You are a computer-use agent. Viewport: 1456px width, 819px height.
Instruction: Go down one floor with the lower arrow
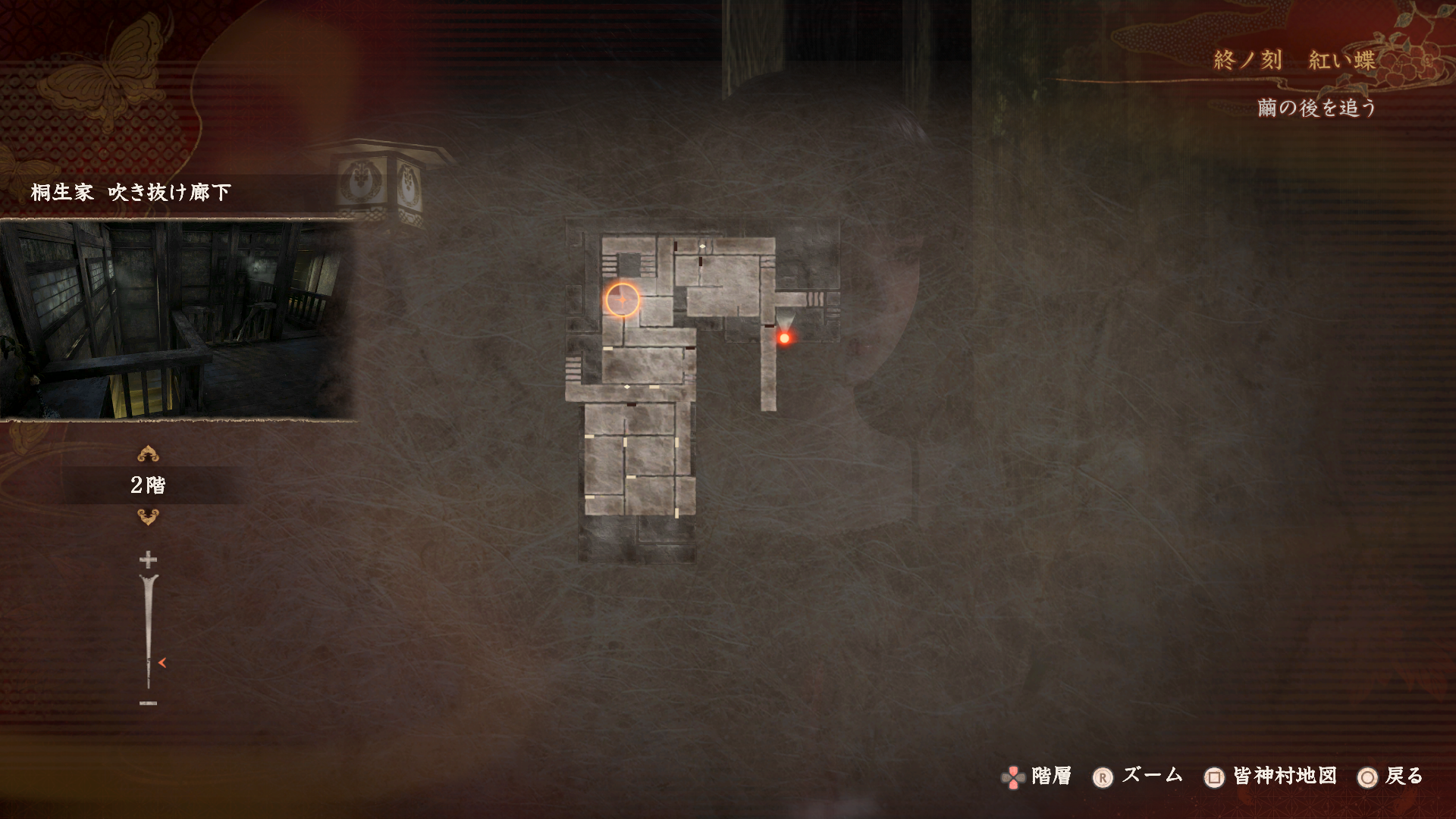pyautogui.click(x=148, y=517)
